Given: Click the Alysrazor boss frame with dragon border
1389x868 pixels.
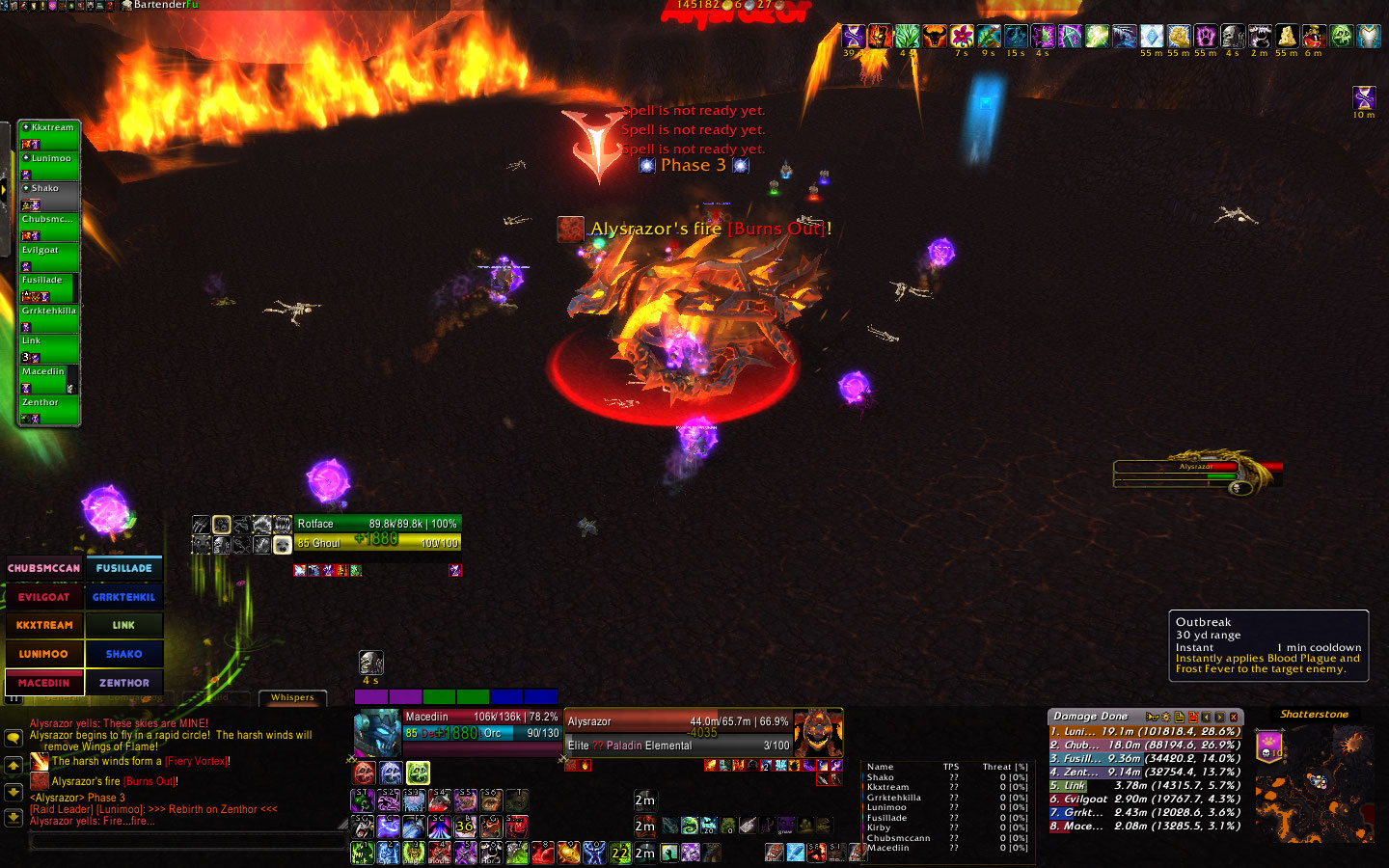Looking at the screenshot, I should 1196,472.
